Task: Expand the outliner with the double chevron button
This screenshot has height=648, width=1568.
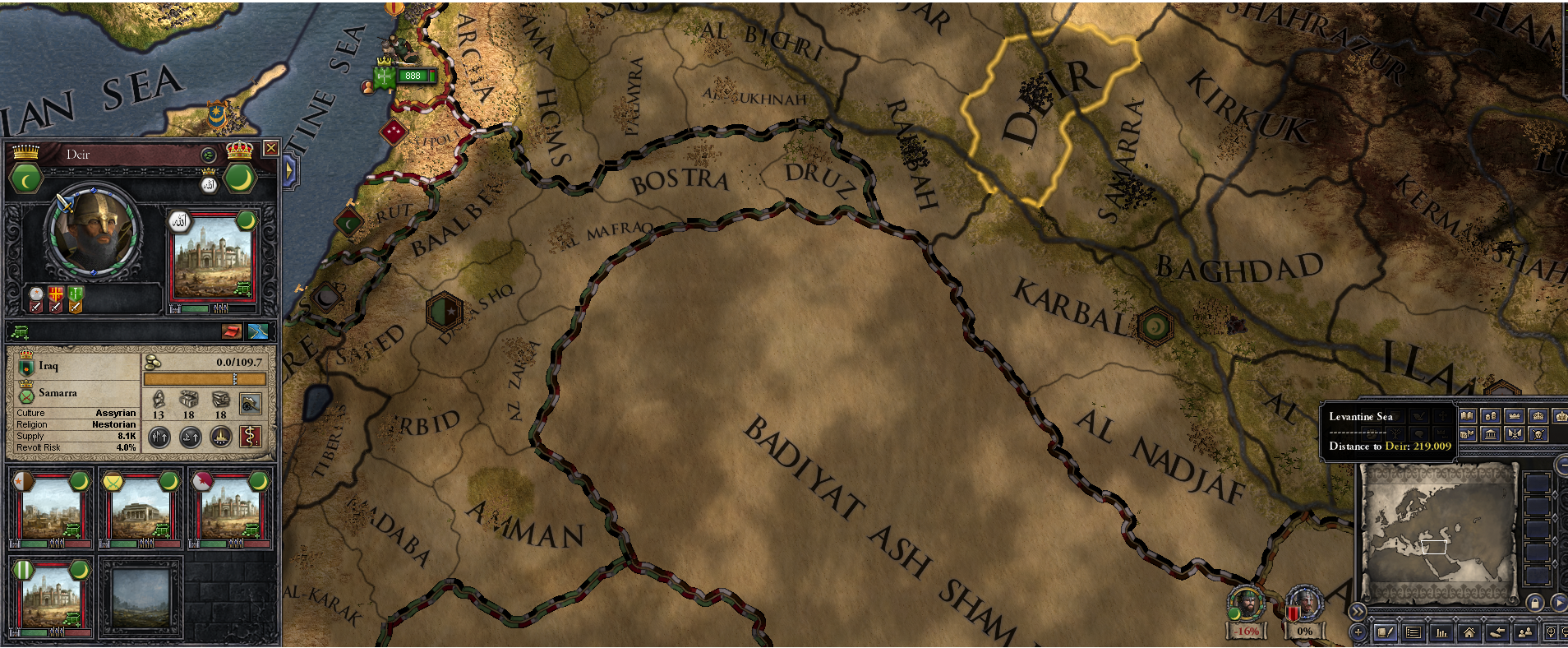Action: (1358, 610)
